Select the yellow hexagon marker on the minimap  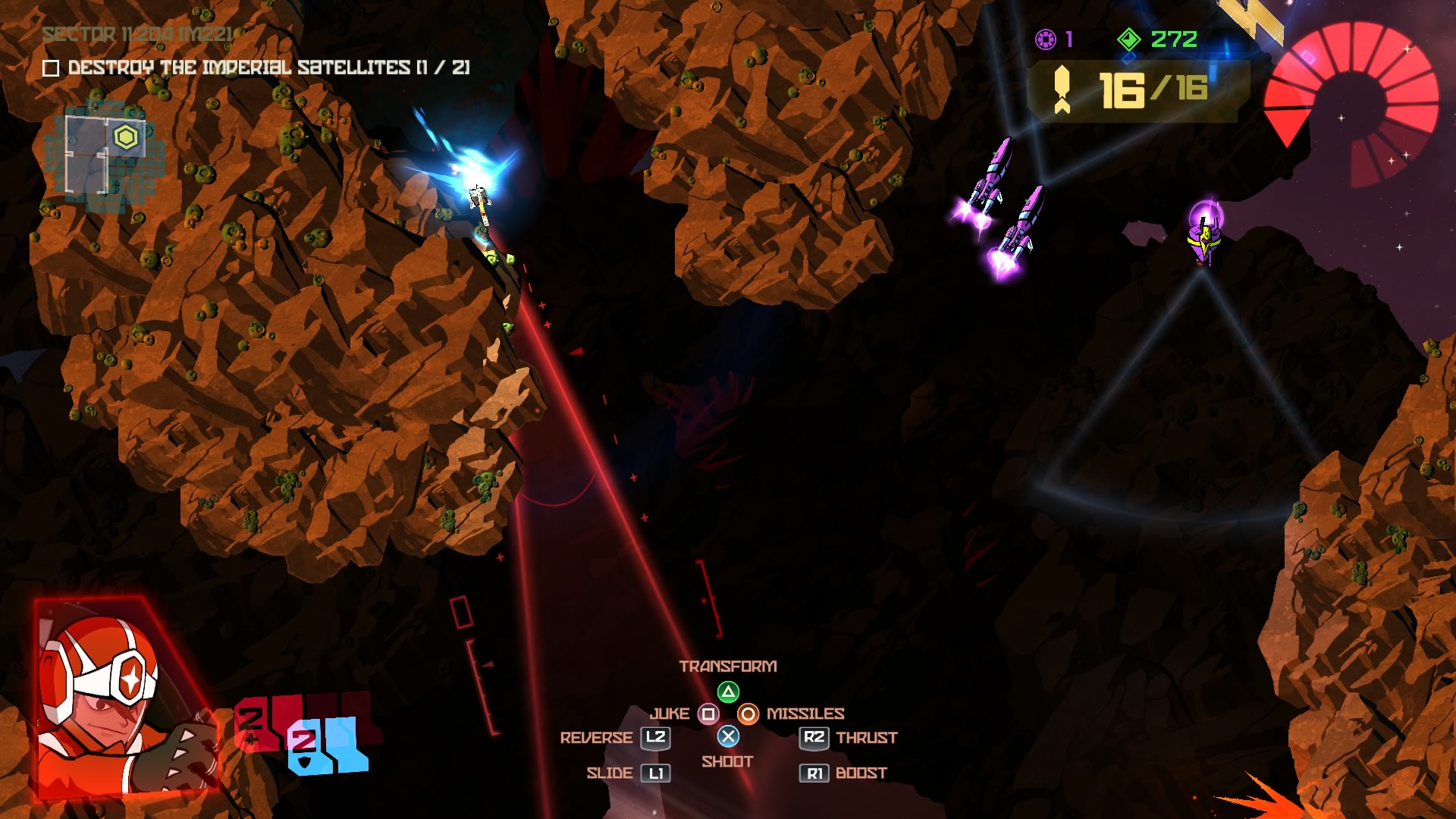[126, 137]
